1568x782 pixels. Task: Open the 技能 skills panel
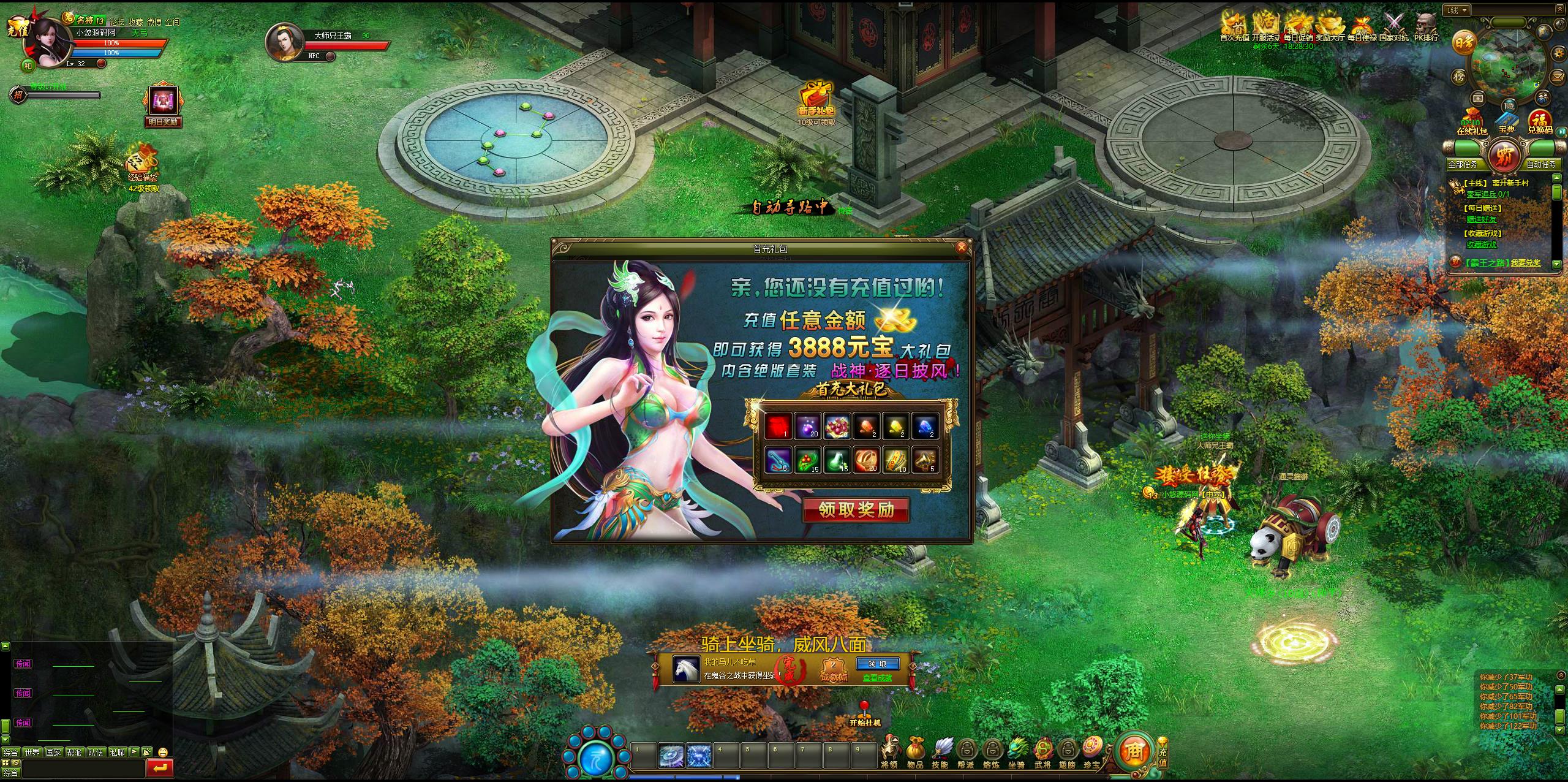[x=941, y=751]
